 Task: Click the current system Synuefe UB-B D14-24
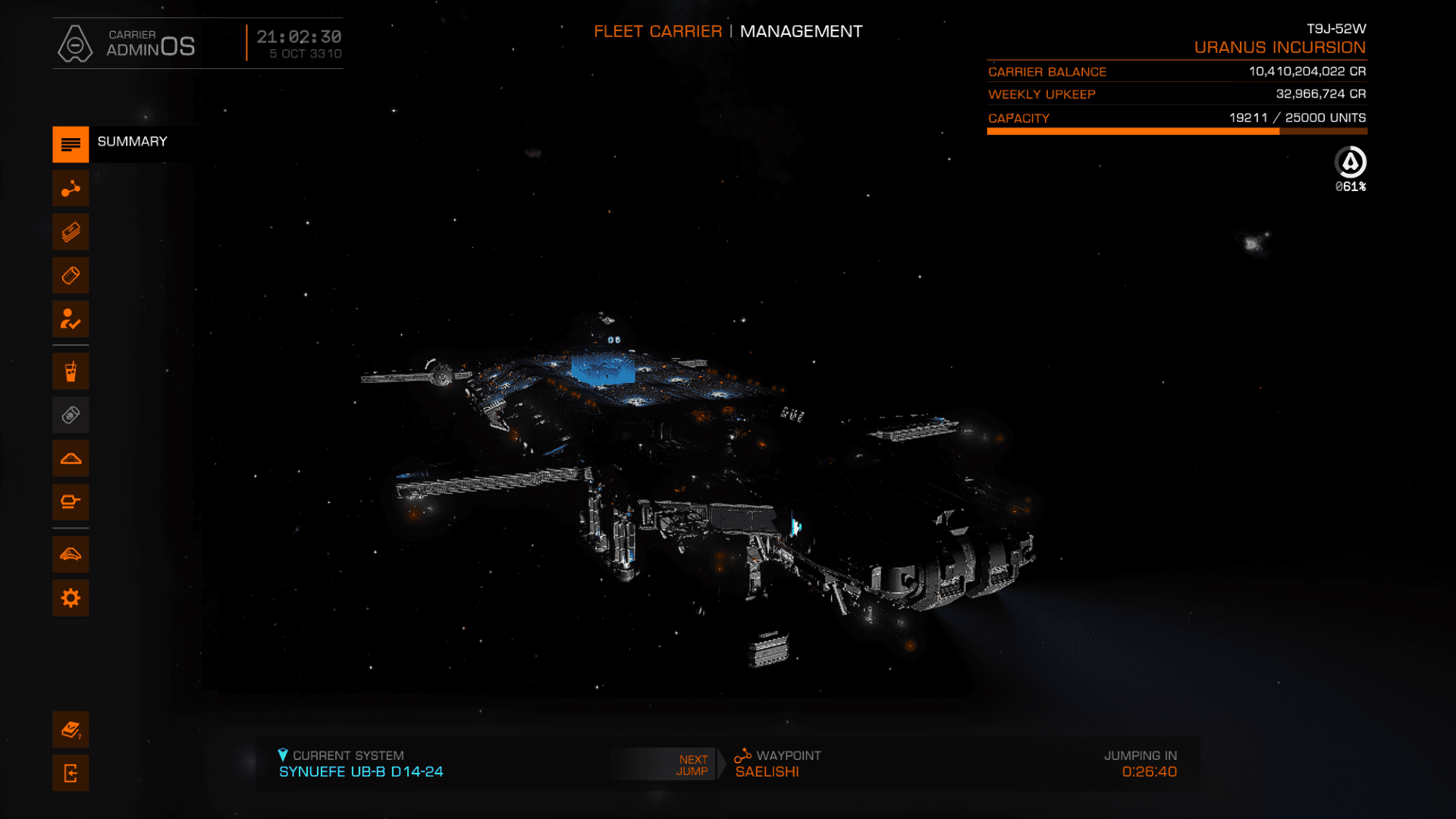tap(361, 771)
